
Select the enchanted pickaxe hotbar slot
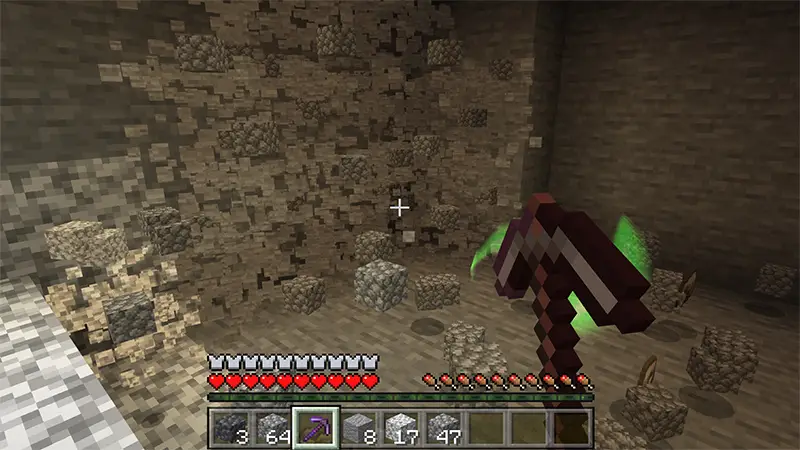[x=316, y=427]
